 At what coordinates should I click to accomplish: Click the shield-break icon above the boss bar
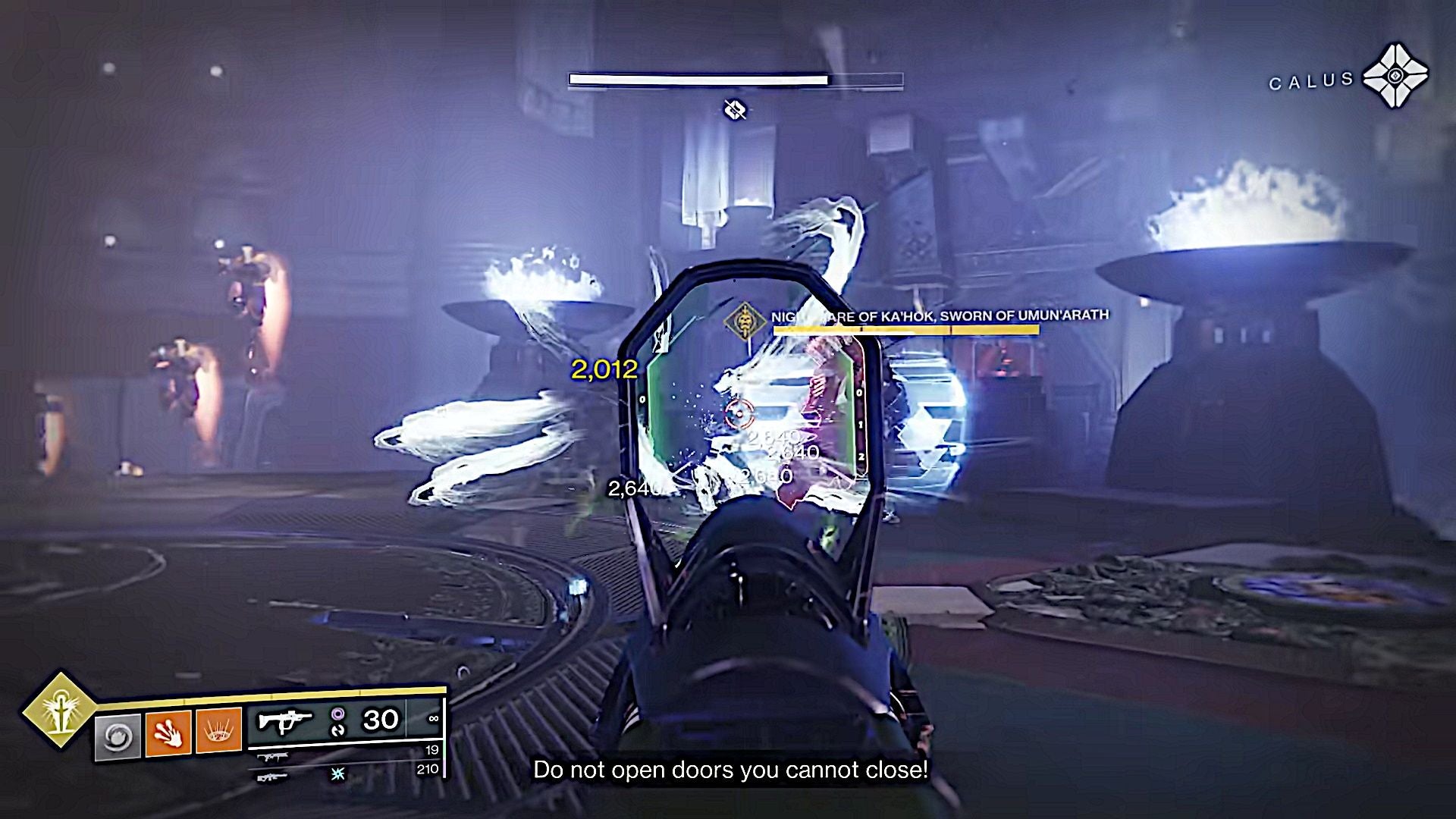[x=734, y=109]
